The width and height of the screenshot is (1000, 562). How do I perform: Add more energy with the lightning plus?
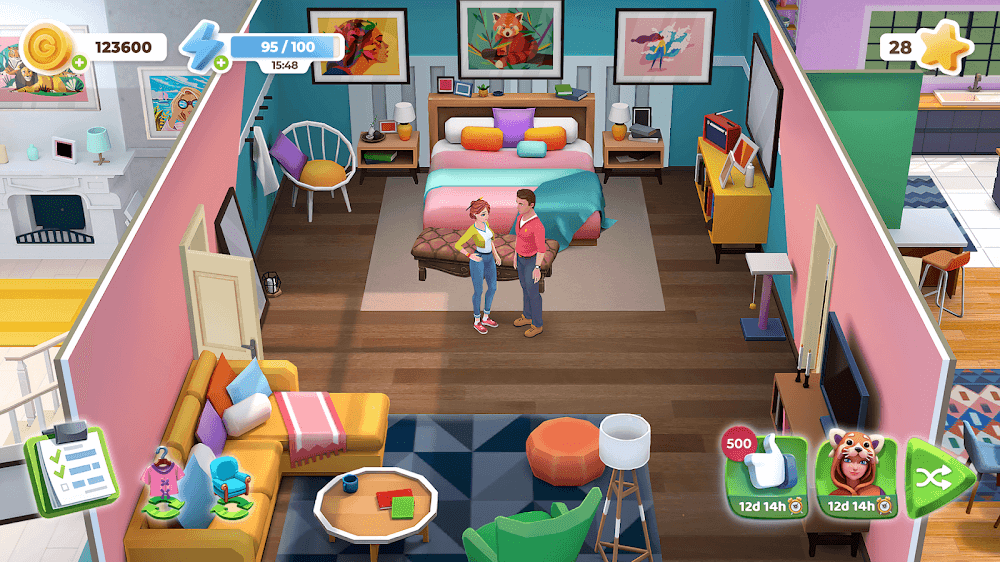point(220,62)
